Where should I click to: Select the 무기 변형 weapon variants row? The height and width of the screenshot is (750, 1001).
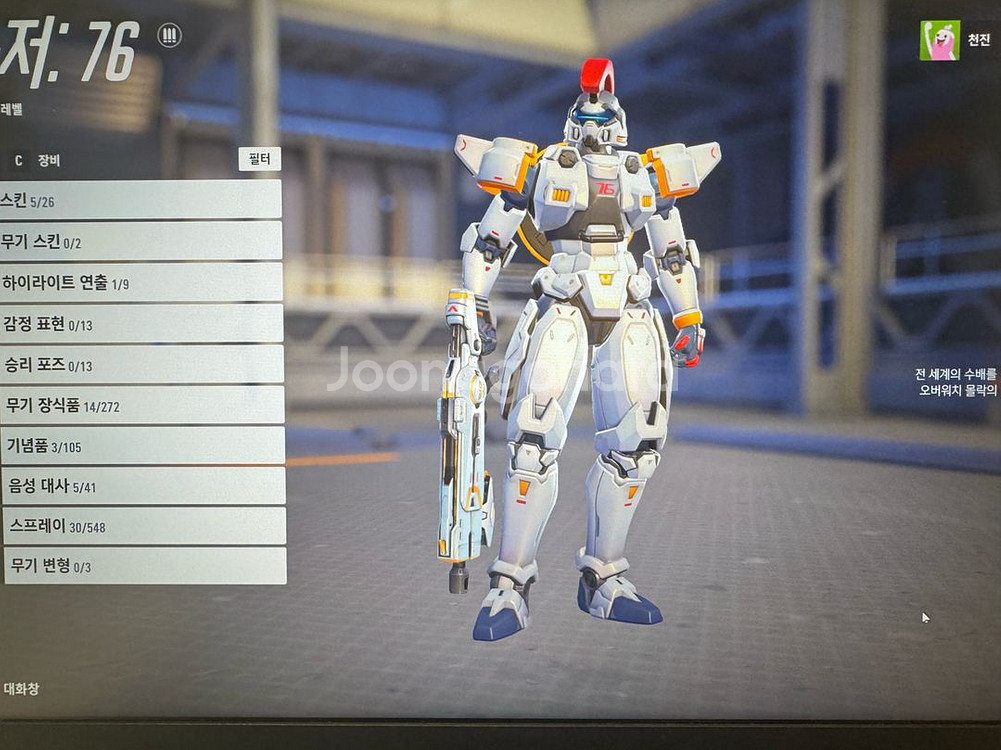[144, 566]
